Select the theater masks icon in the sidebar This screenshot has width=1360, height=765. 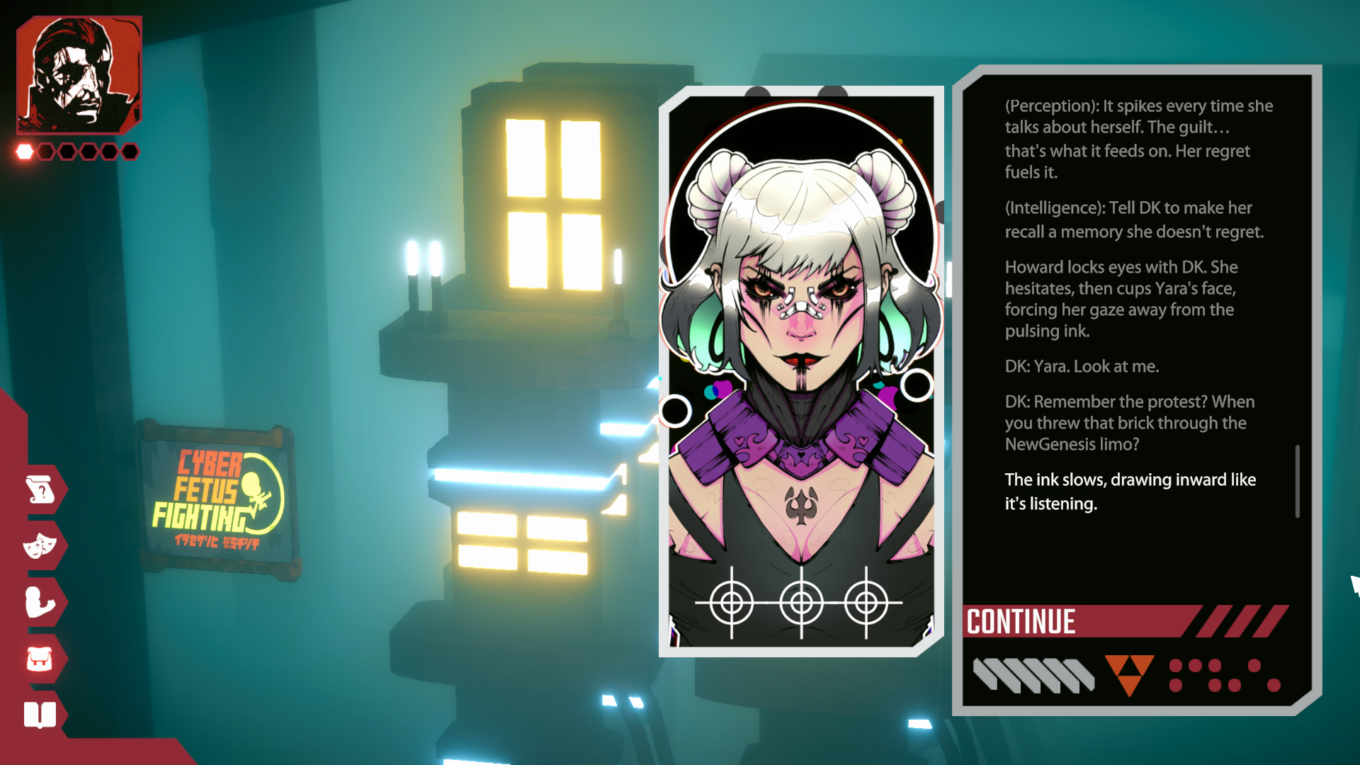(44, 545)
